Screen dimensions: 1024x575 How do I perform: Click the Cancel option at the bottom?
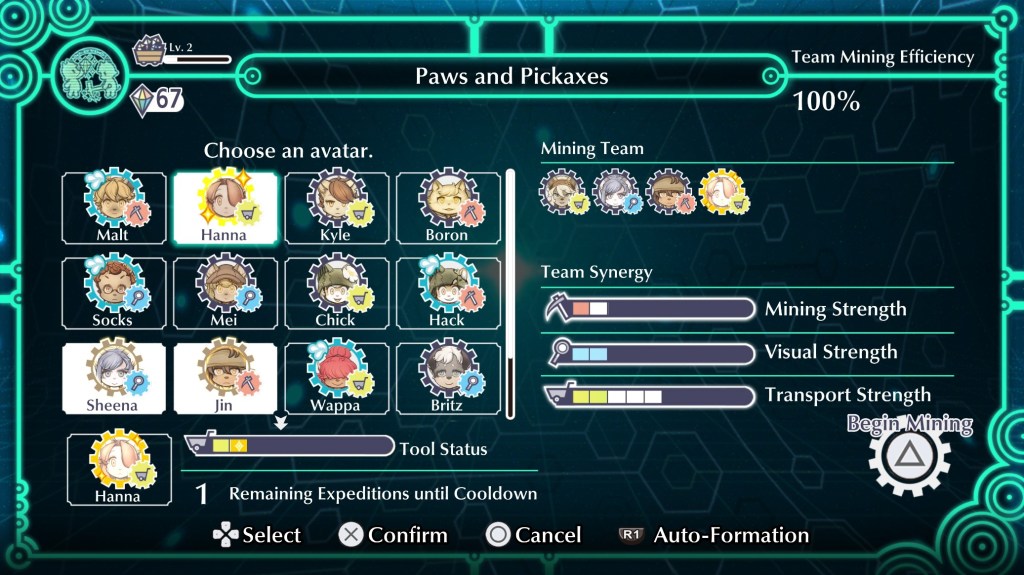click(533, 535)
